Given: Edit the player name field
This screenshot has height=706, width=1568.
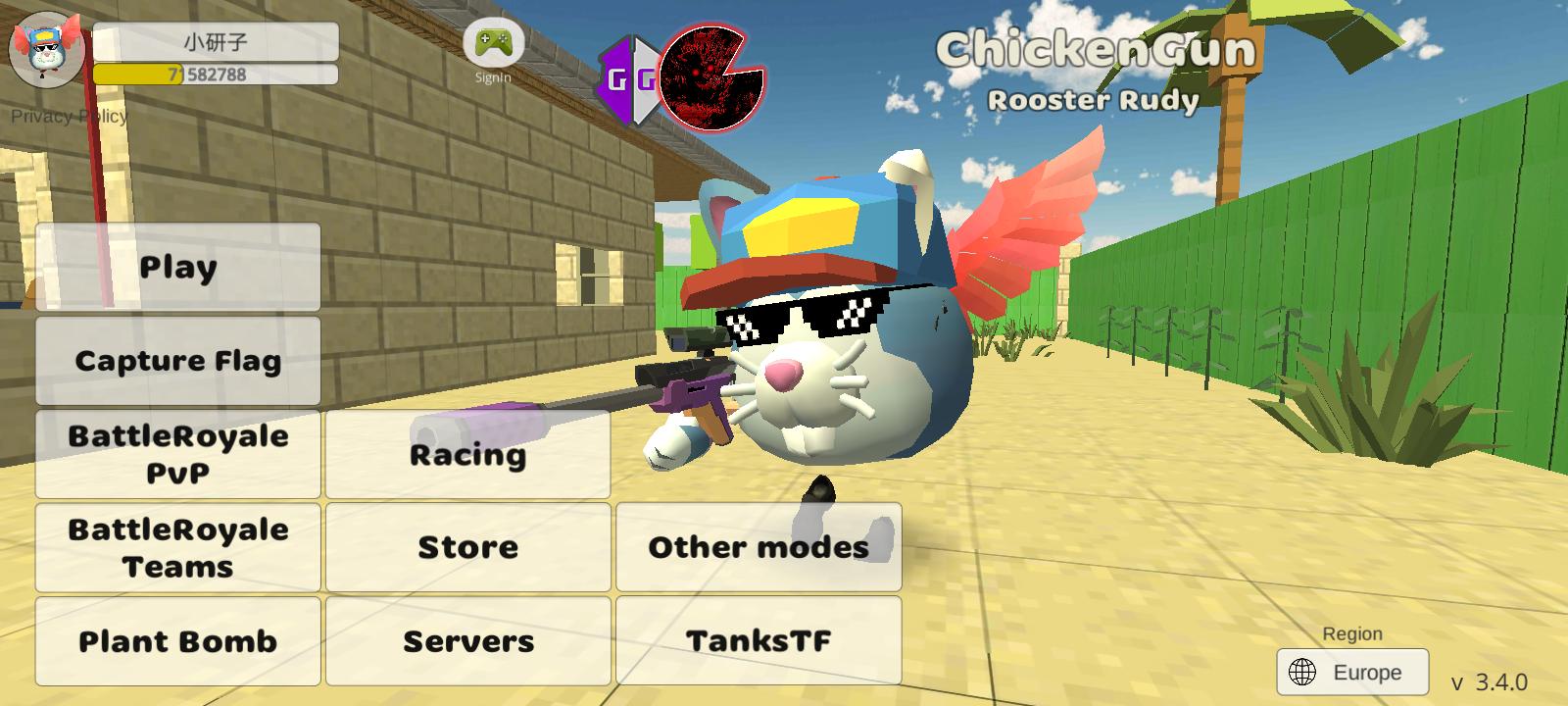Looking at the screenshot, I should (x=216, y=42).
